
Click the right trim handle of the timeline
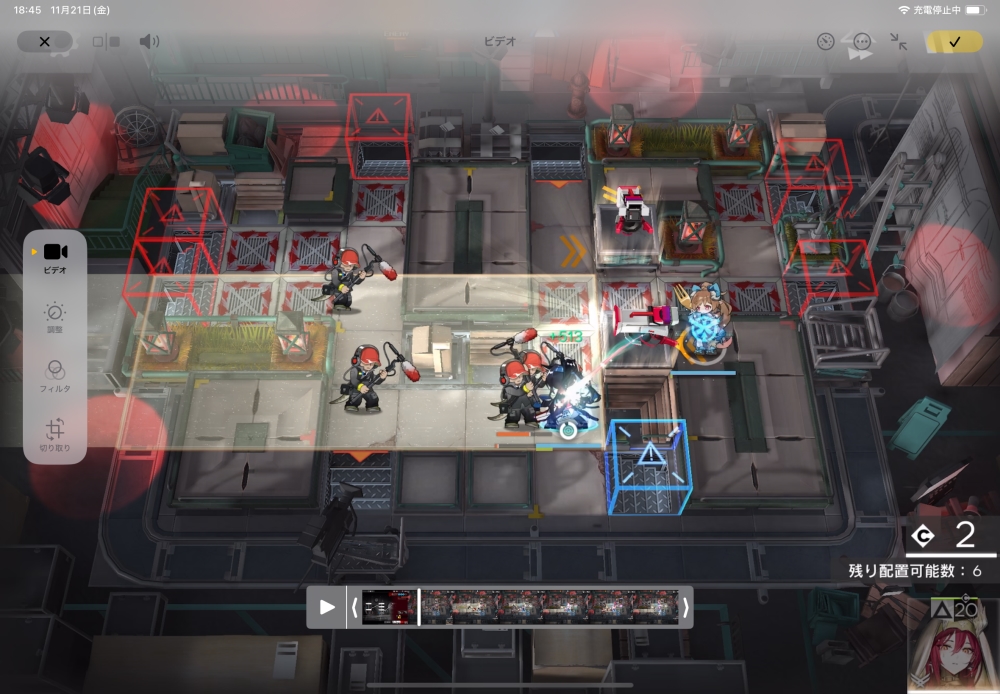click(686, 607)
